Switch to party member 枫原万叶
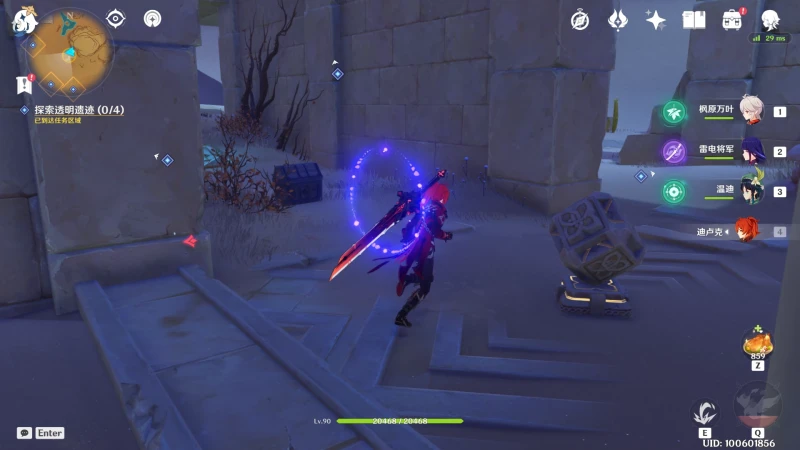 (x=751, y=112)
